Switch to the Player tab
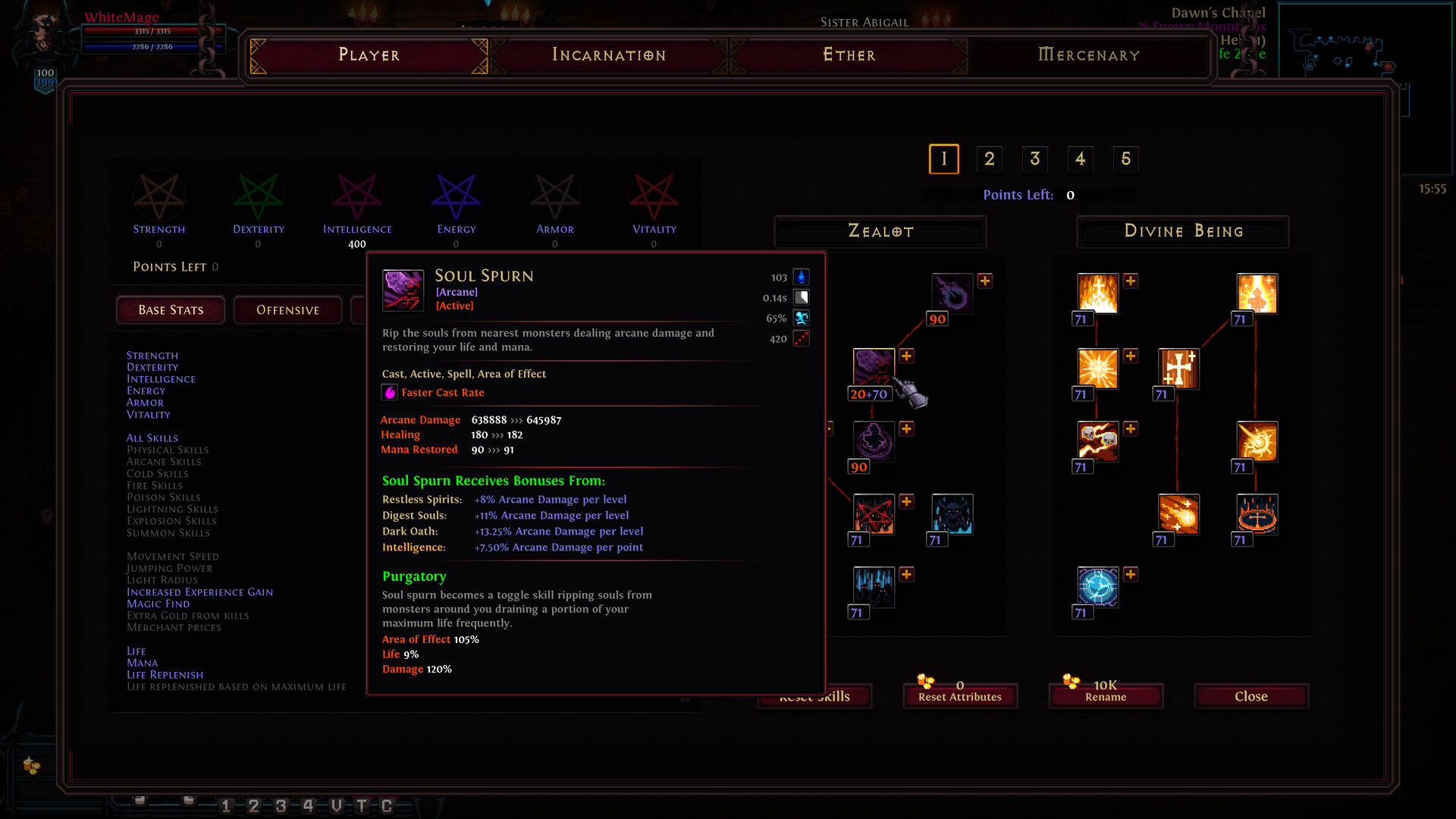Screen dimensions: 1456x819 point(369,55)
